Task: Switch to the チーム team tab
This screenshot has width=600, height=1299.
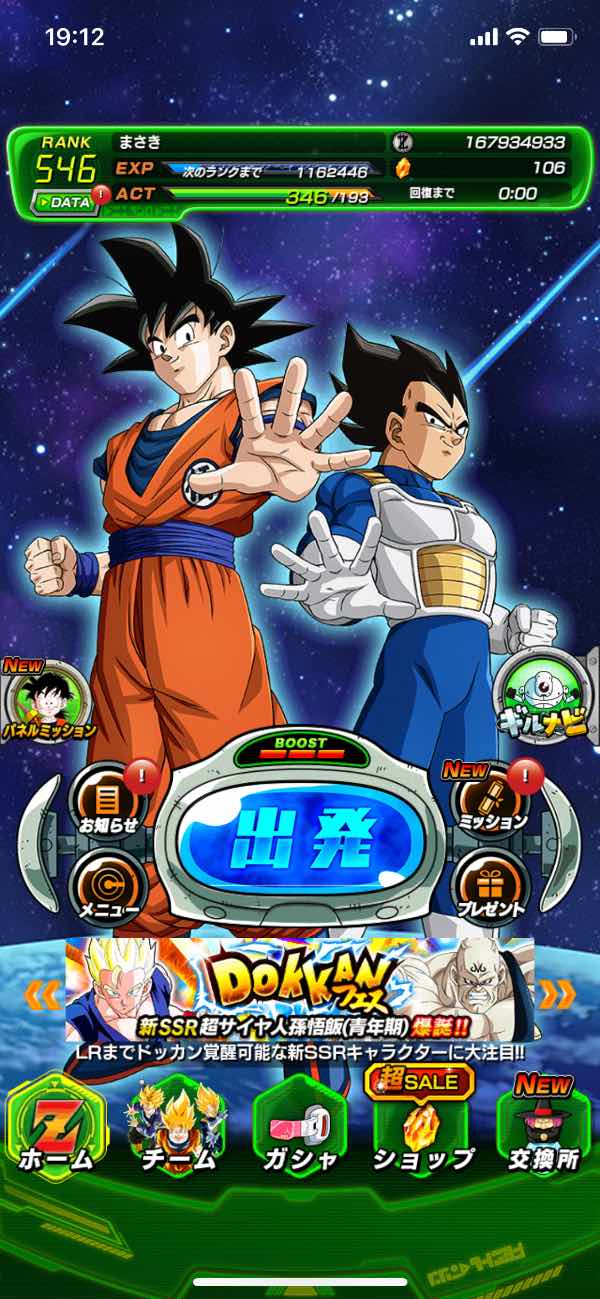Action: [x=177, y=1128]
